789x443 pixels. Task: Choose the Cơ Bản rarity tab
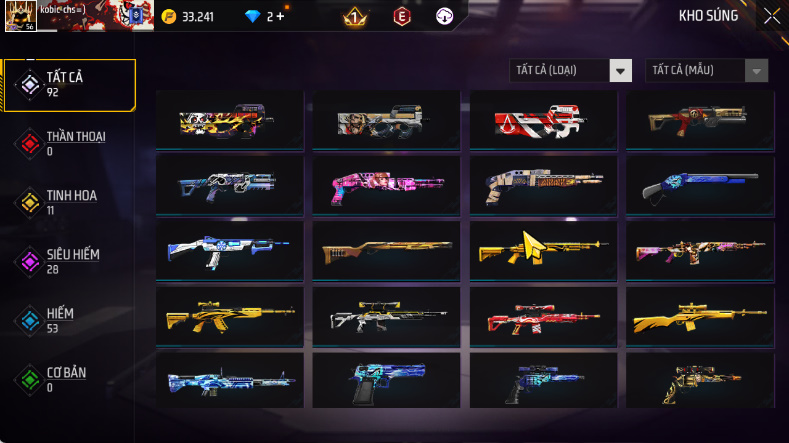pyautogui.click(x=69, y=379)
